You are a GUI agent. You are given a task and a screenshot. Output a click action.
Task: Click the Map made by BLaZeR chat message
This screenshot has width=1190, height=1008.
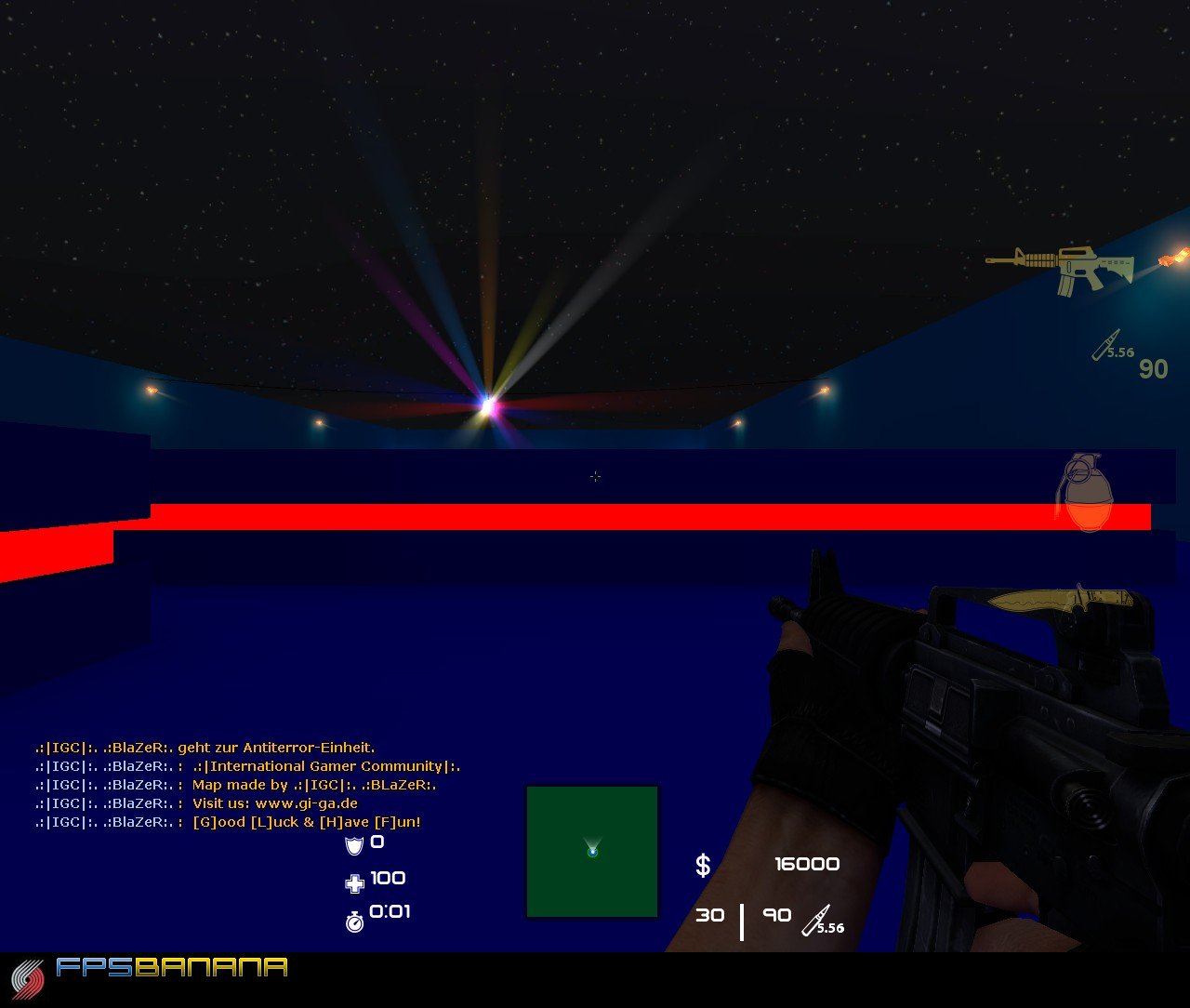click(x=234, y=785)
